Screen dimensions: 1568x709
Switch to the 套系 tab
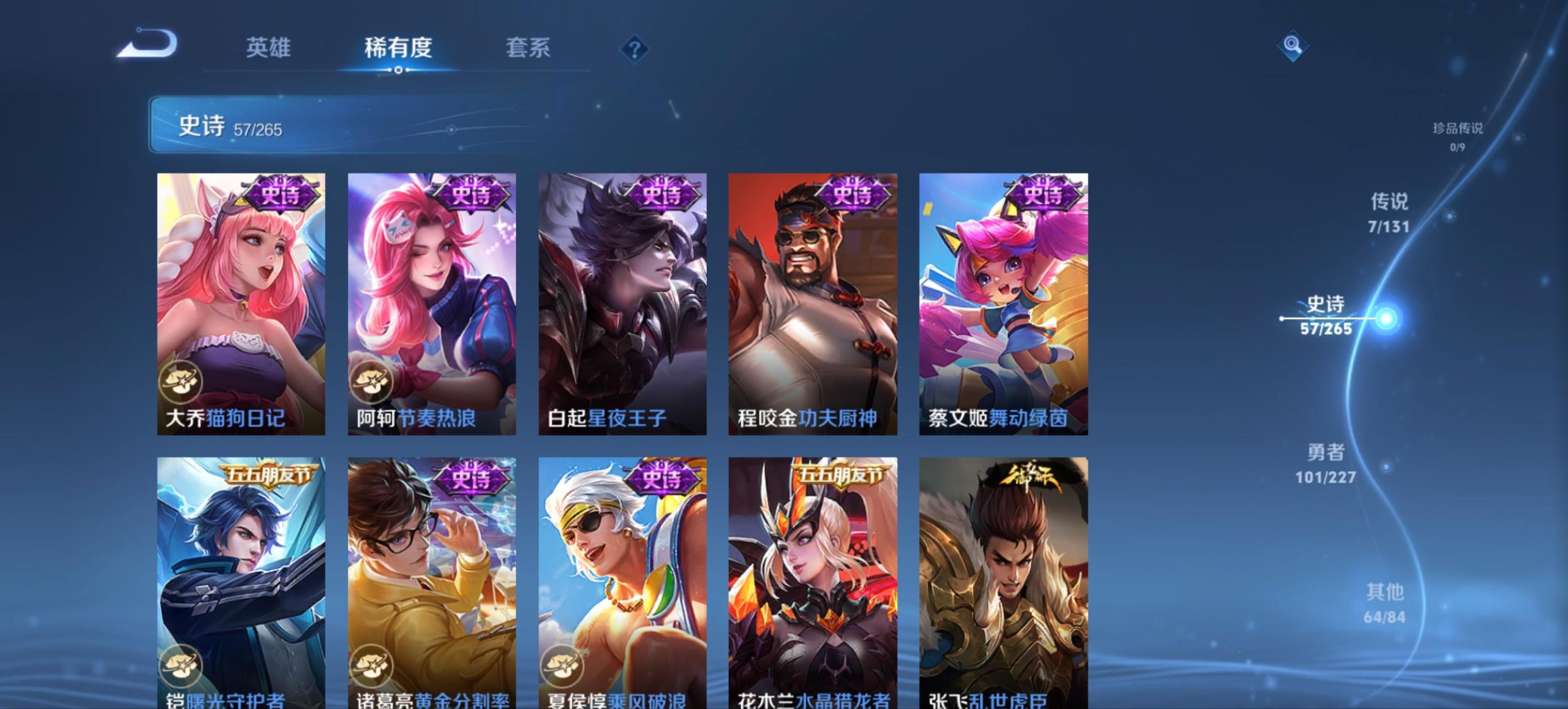(x=528, y=48)
